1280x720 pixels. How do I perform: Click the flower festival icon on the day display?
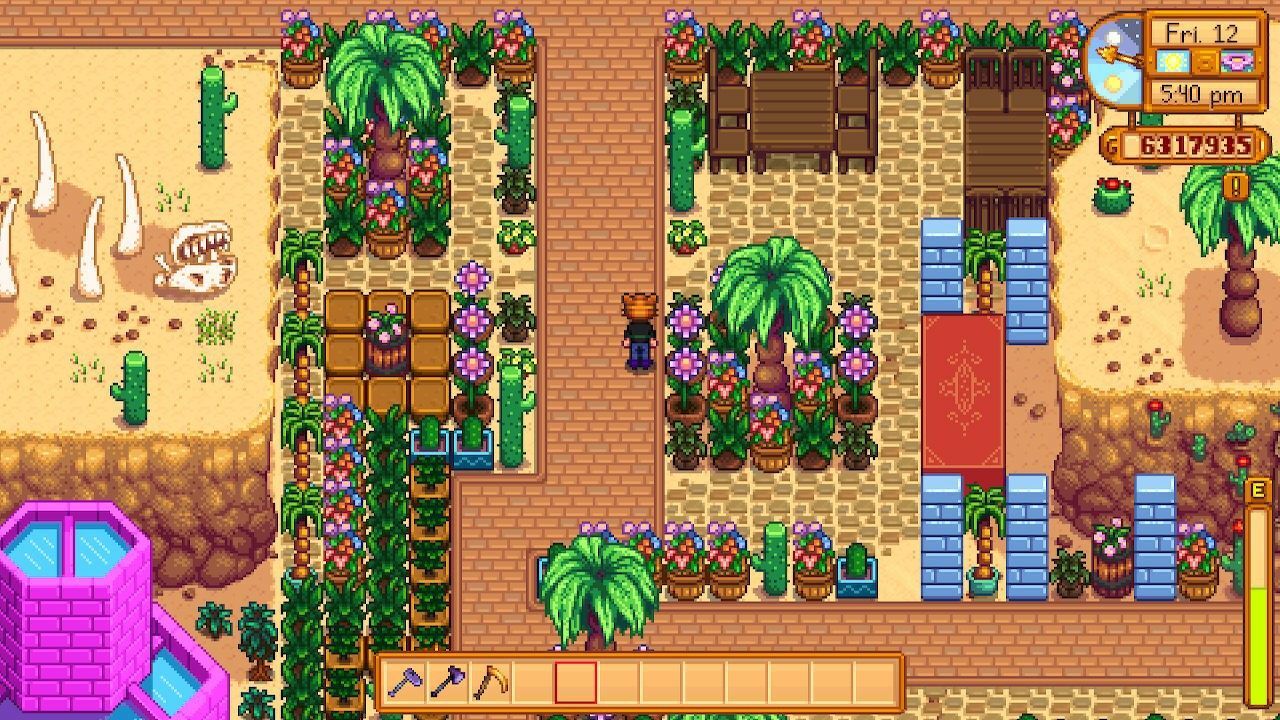tap(1237, 61)
